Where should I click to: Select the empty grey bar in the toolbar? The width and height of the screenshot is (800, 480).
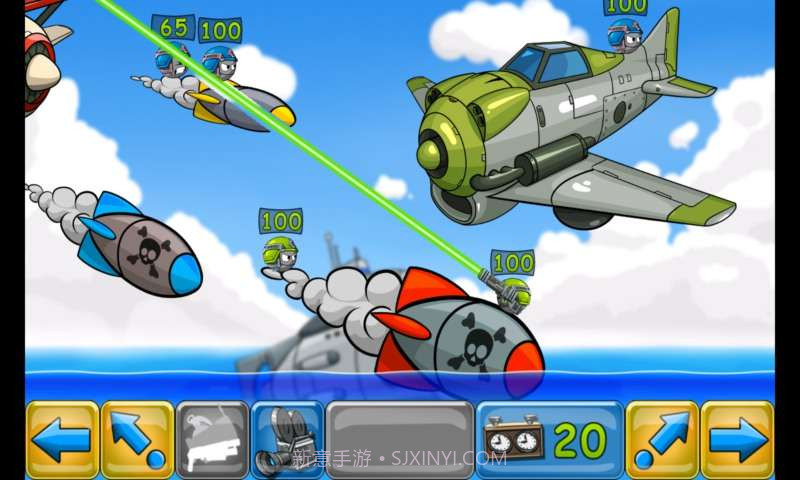[400, 439]
